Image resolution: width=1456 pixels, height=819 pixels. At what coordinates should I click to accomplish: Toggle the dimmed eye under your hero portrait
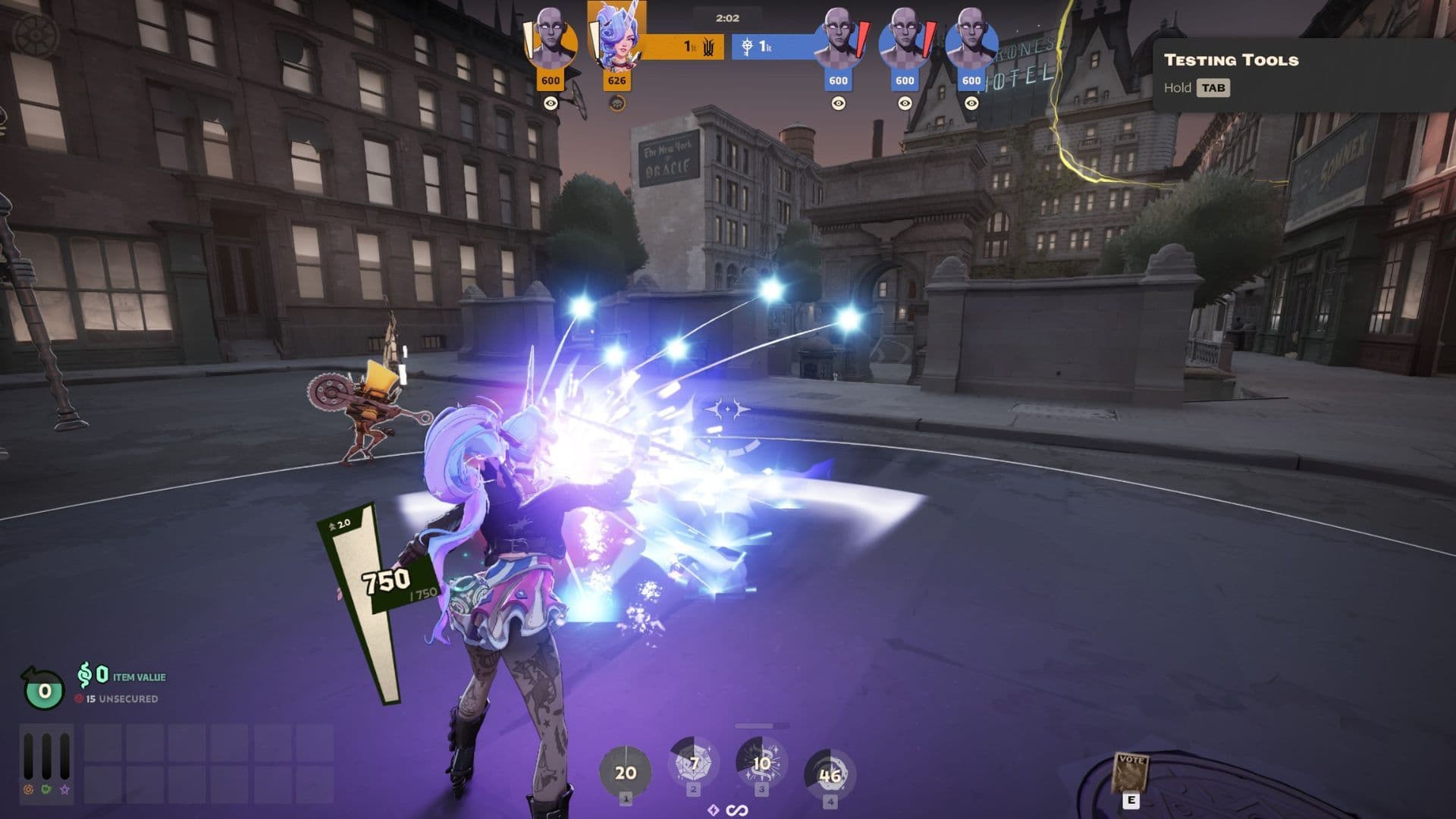pyautogui.click(x=618, y=102)
